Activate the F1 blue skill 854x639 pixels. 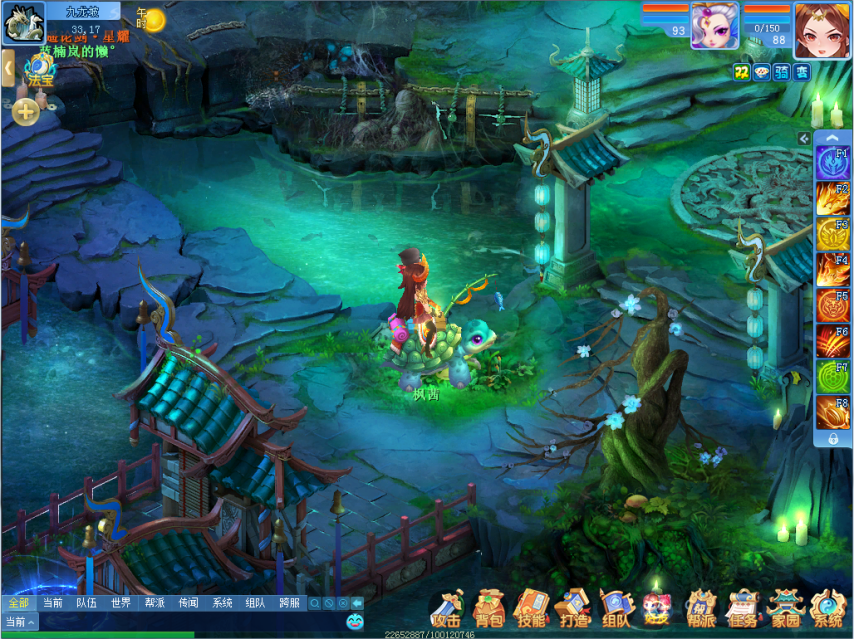click(x=832, y=163)
